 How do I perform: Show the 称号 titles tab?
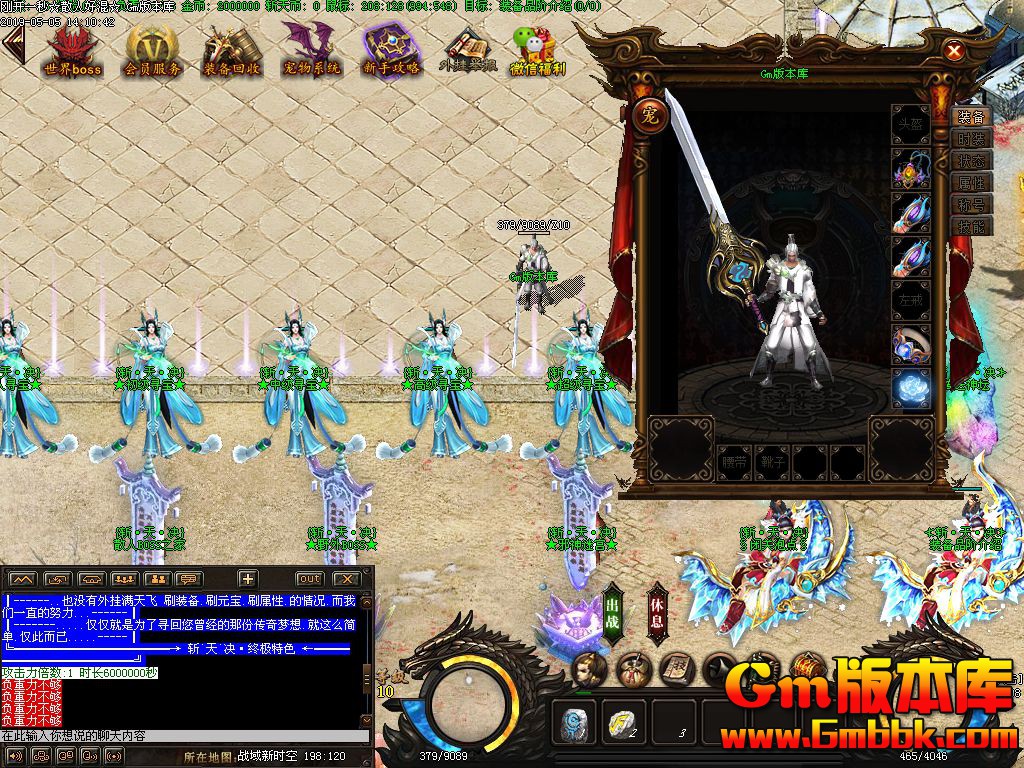coord(970,205)
